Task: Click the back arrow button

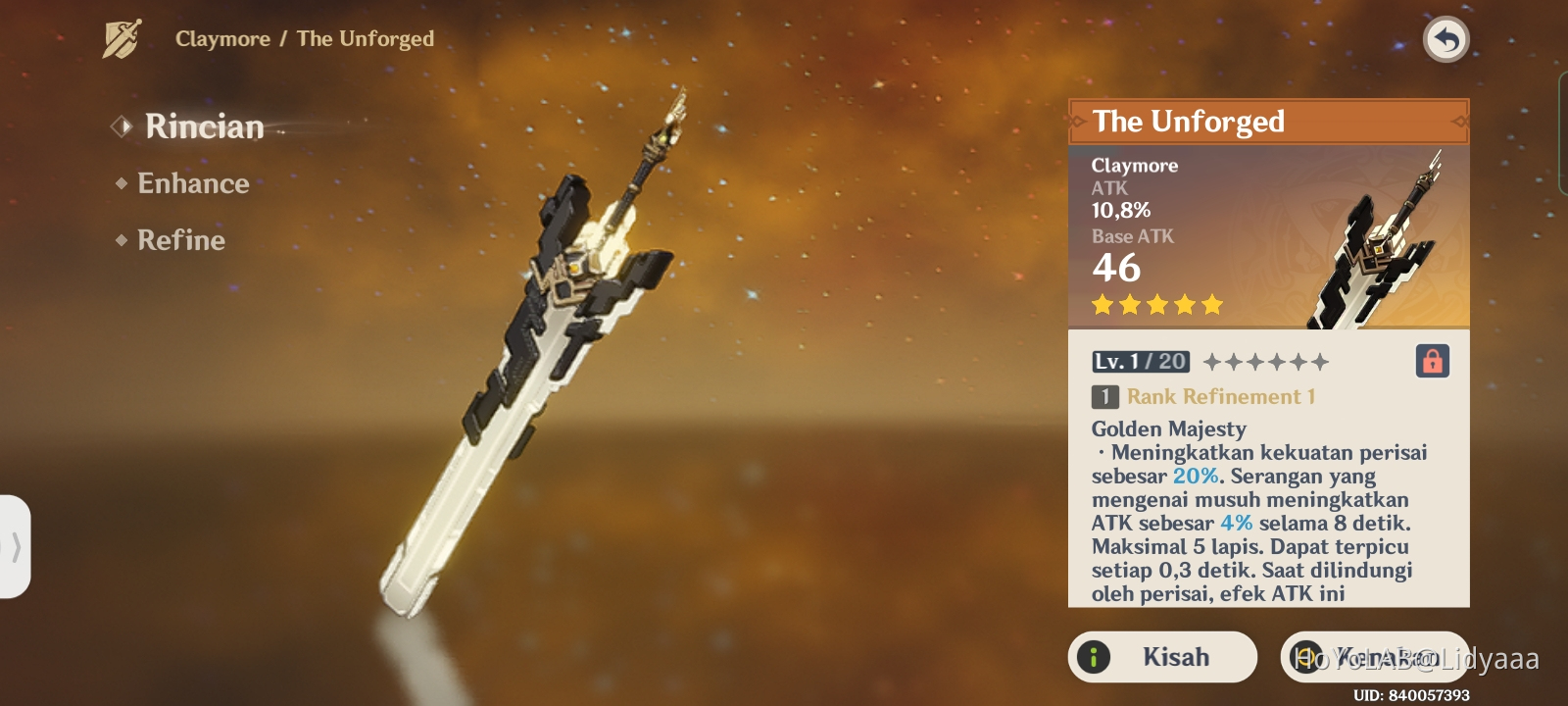Action: [1445, 40]
